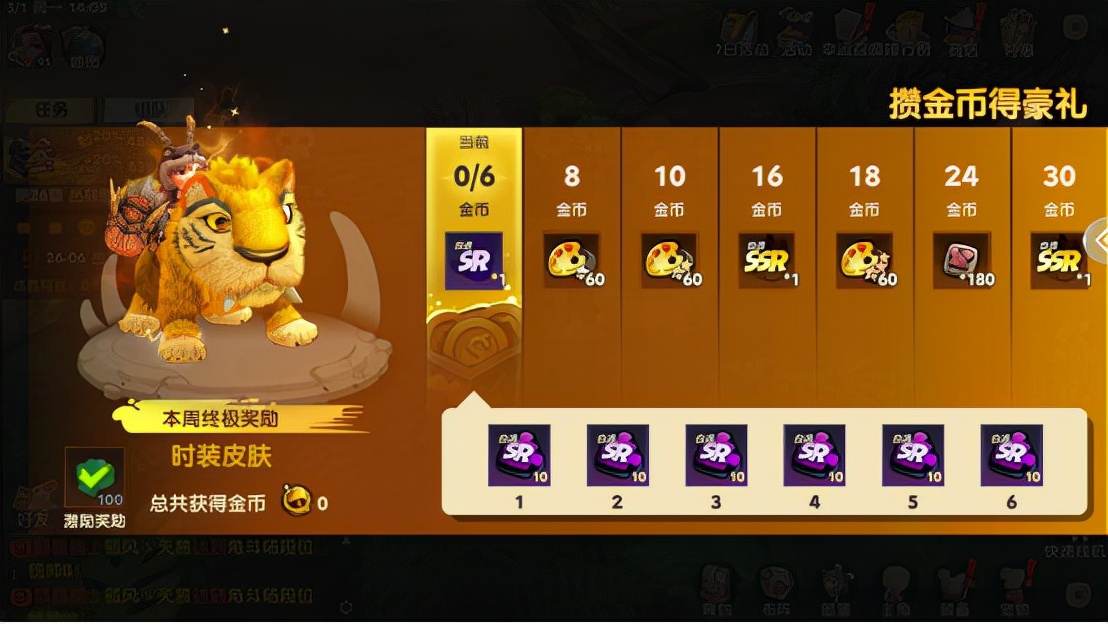Pick the SR fragment numbered 5
This screenshot has height=624, width=1108.
[913, 455]
